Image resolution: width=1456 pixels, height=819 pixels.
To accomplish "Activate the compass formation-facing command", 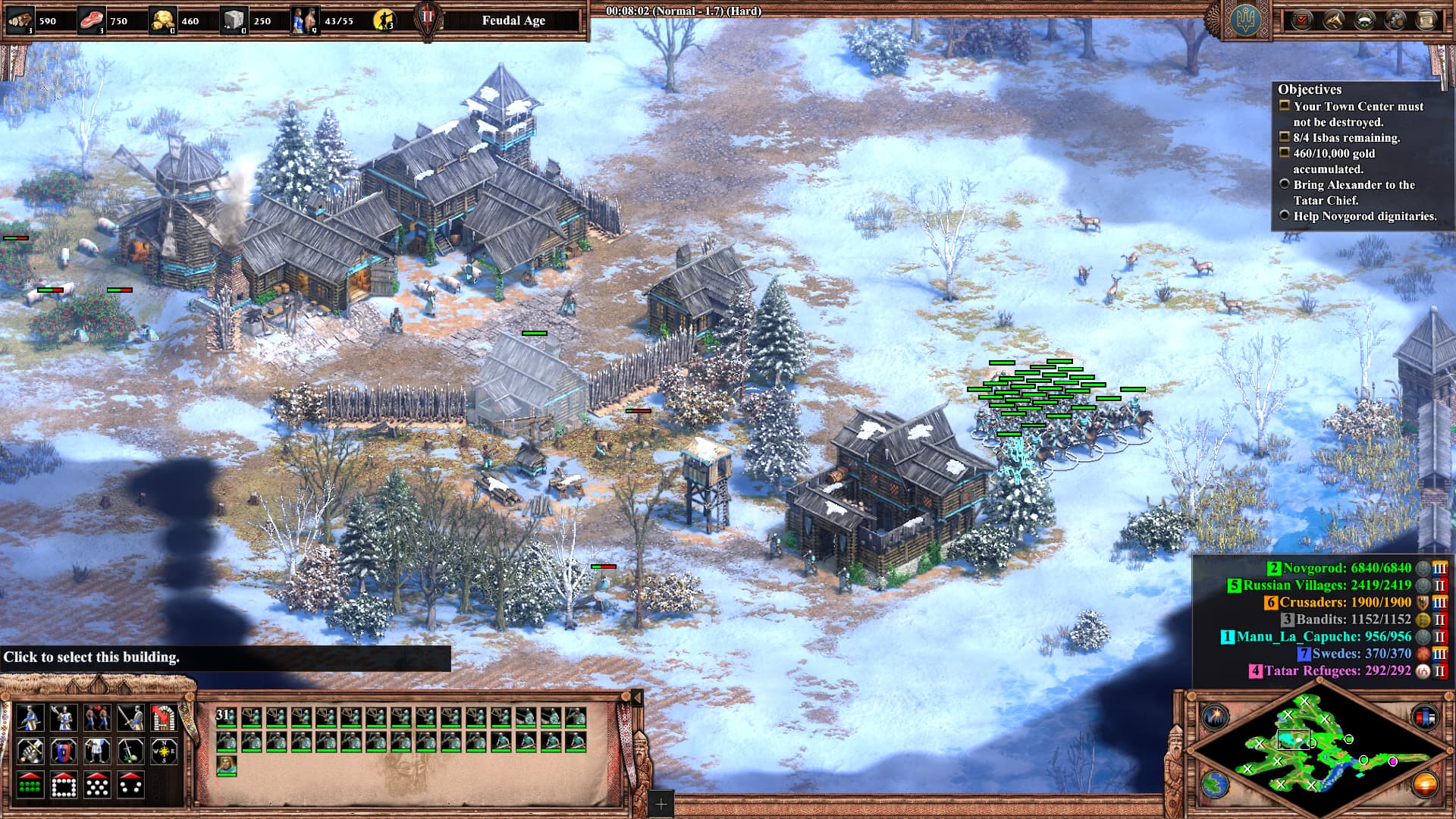I will coord(164,751).
